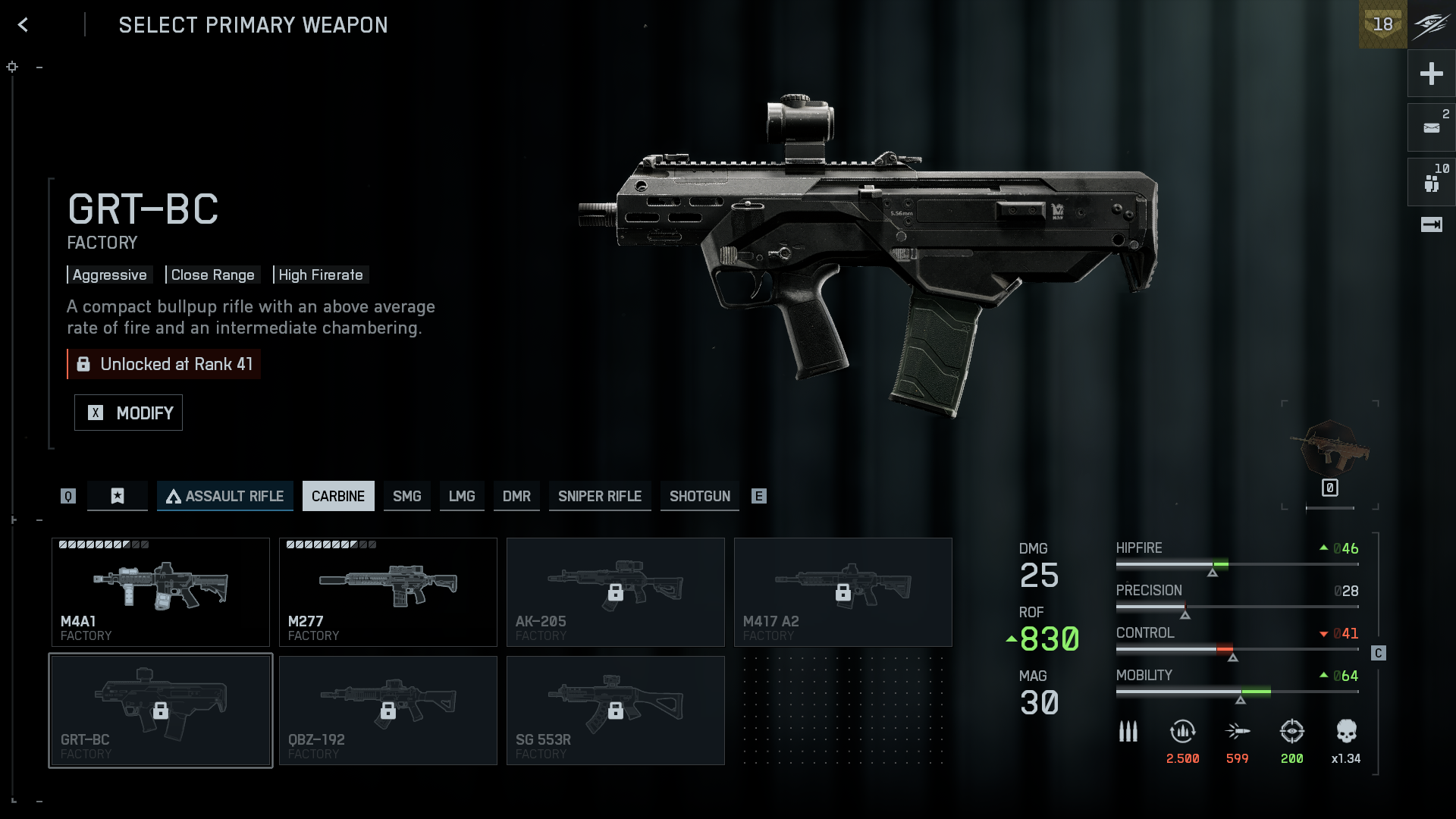Go back using the arrow button

pos(24,25)
